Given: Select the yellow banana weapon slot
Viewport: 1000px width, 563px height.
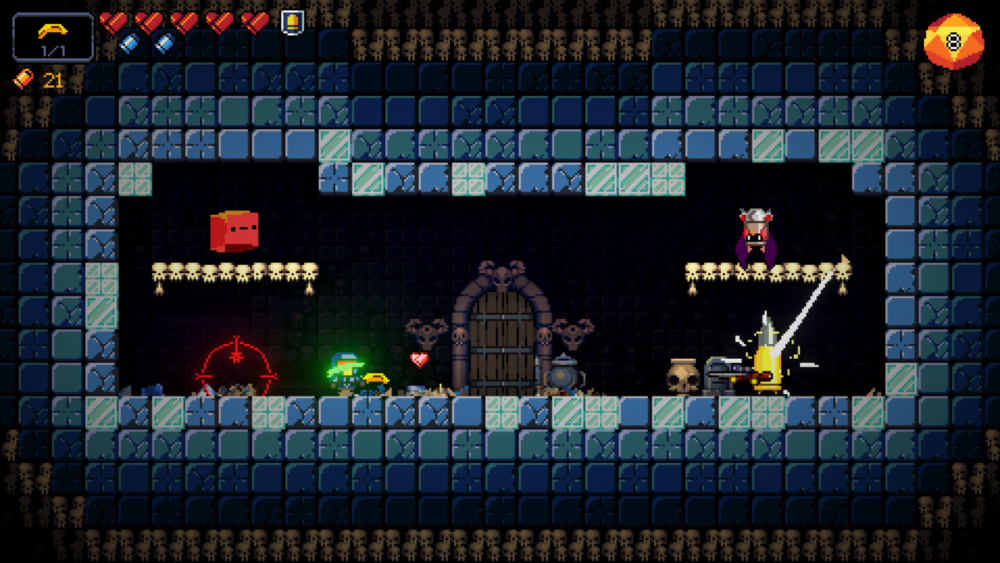Looking at the screenshot, I should click(x=53, y=37).
